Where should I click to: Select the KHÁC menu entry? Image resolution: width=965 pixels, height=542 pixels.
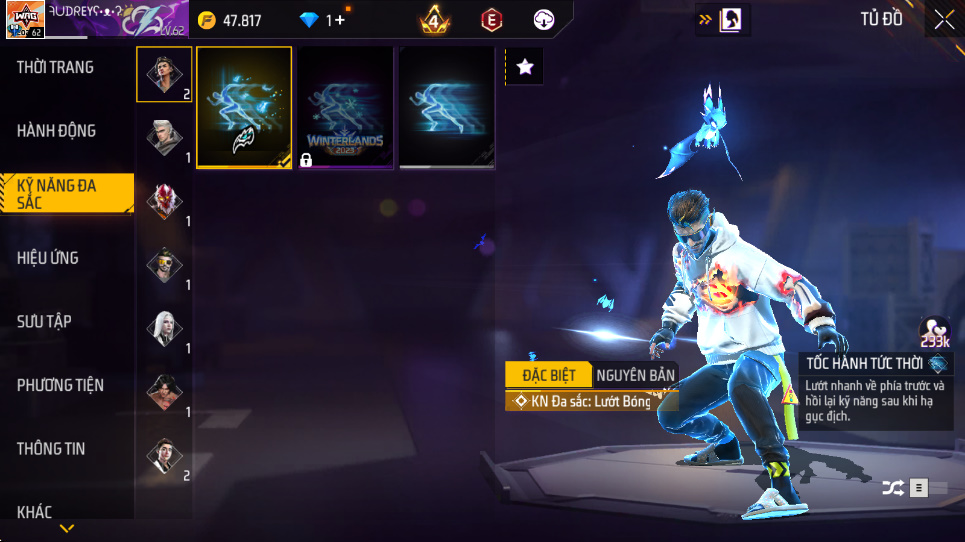point(35,512)
